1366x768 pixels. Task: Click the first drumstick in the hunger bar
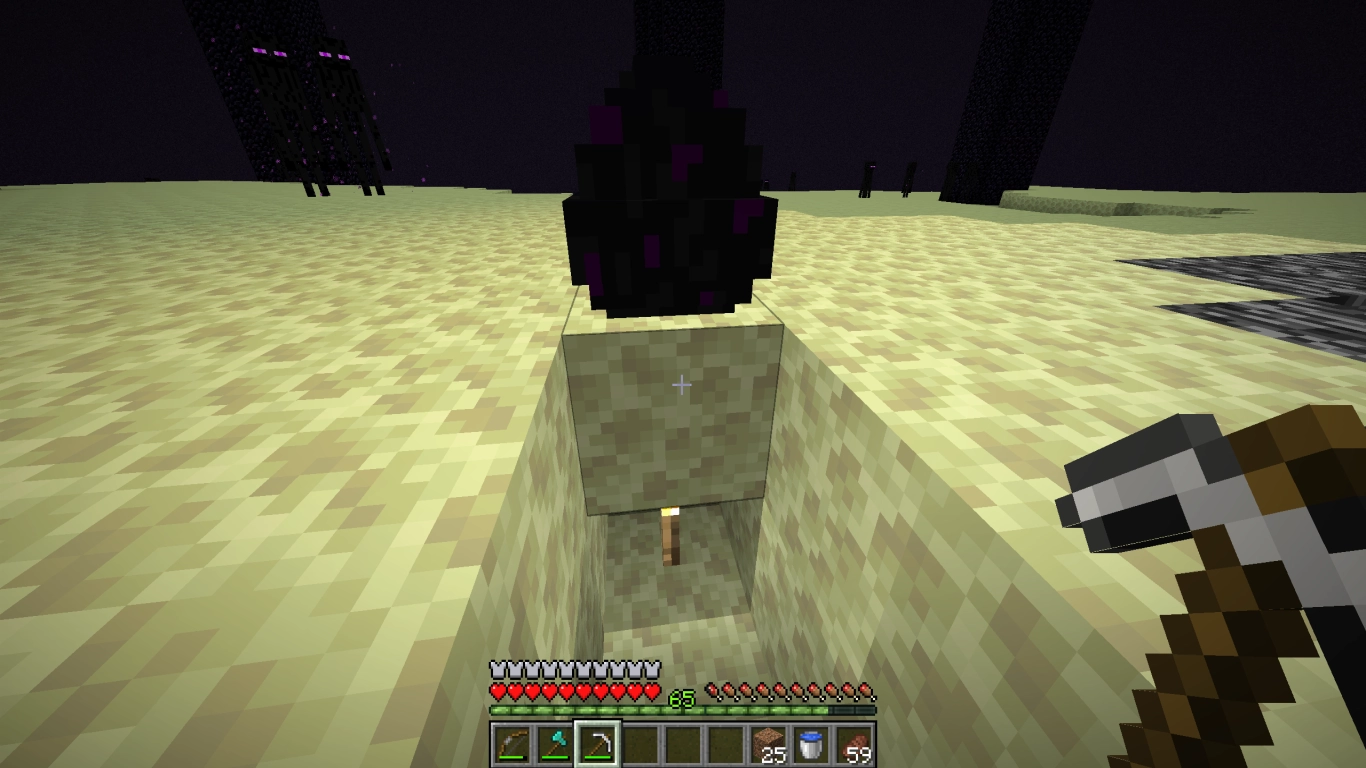[x=712, y=690]
